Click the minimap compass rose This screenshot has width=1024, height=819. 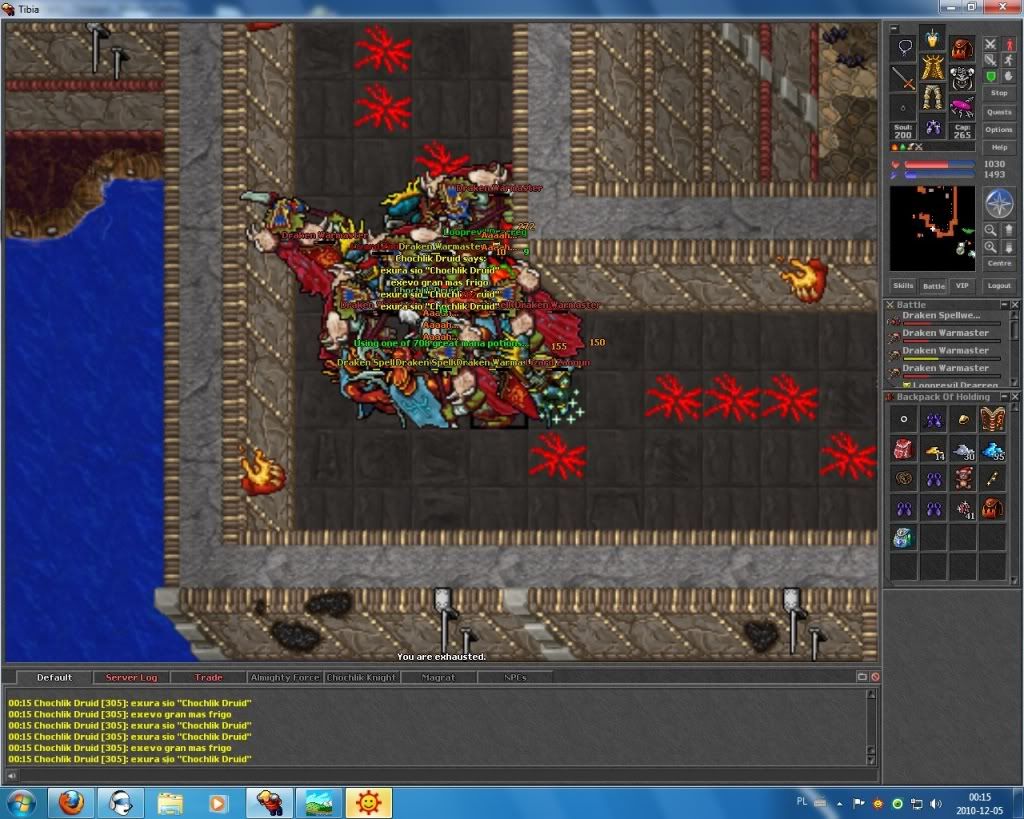999,204
